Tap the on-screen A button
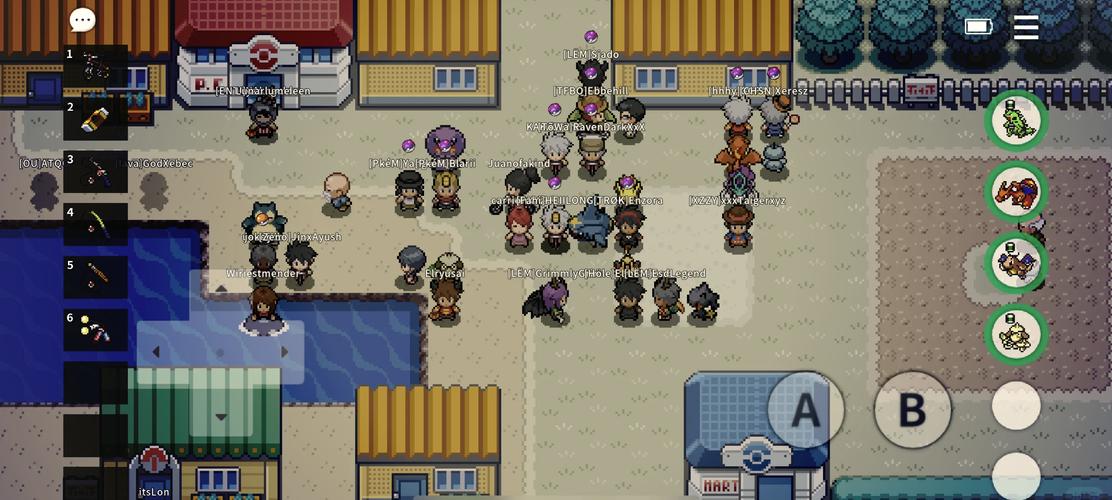 pos(805,410)
